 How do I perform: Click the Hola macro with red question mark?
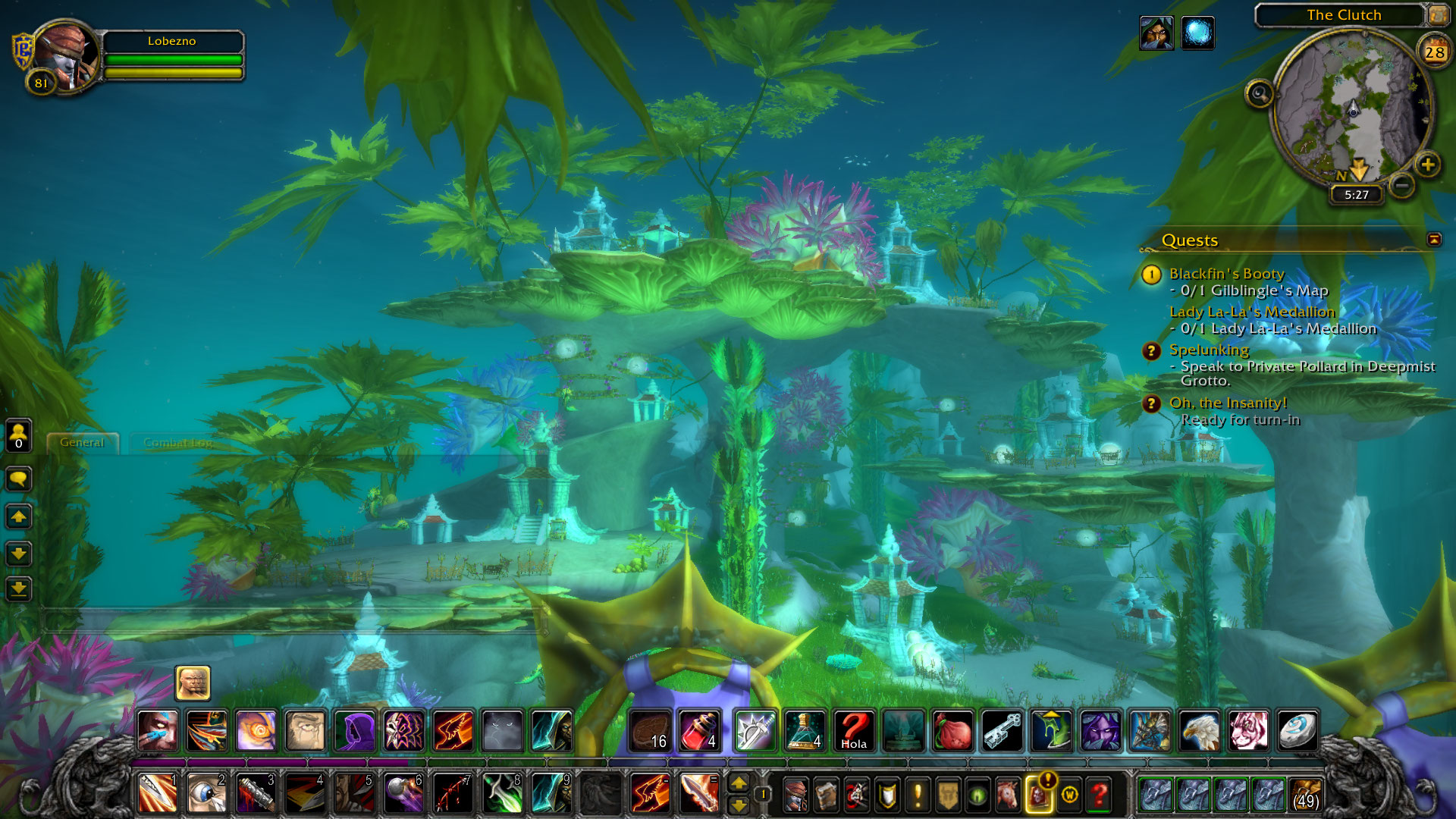(854, 730)
